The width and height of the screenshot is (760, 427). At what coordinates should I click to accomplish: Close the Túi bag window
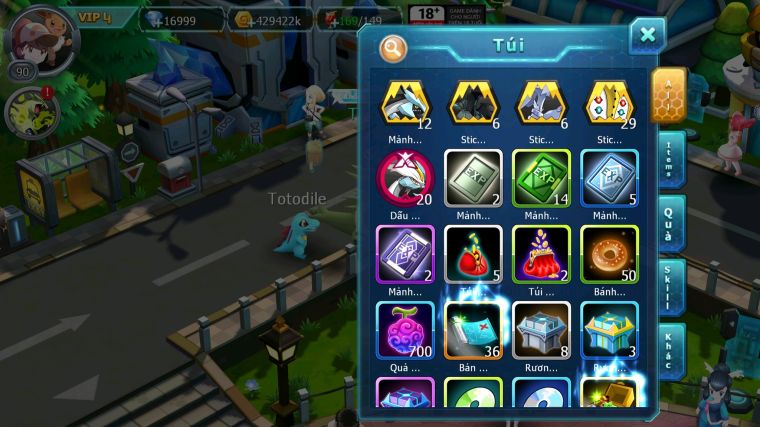coord(647,36)
